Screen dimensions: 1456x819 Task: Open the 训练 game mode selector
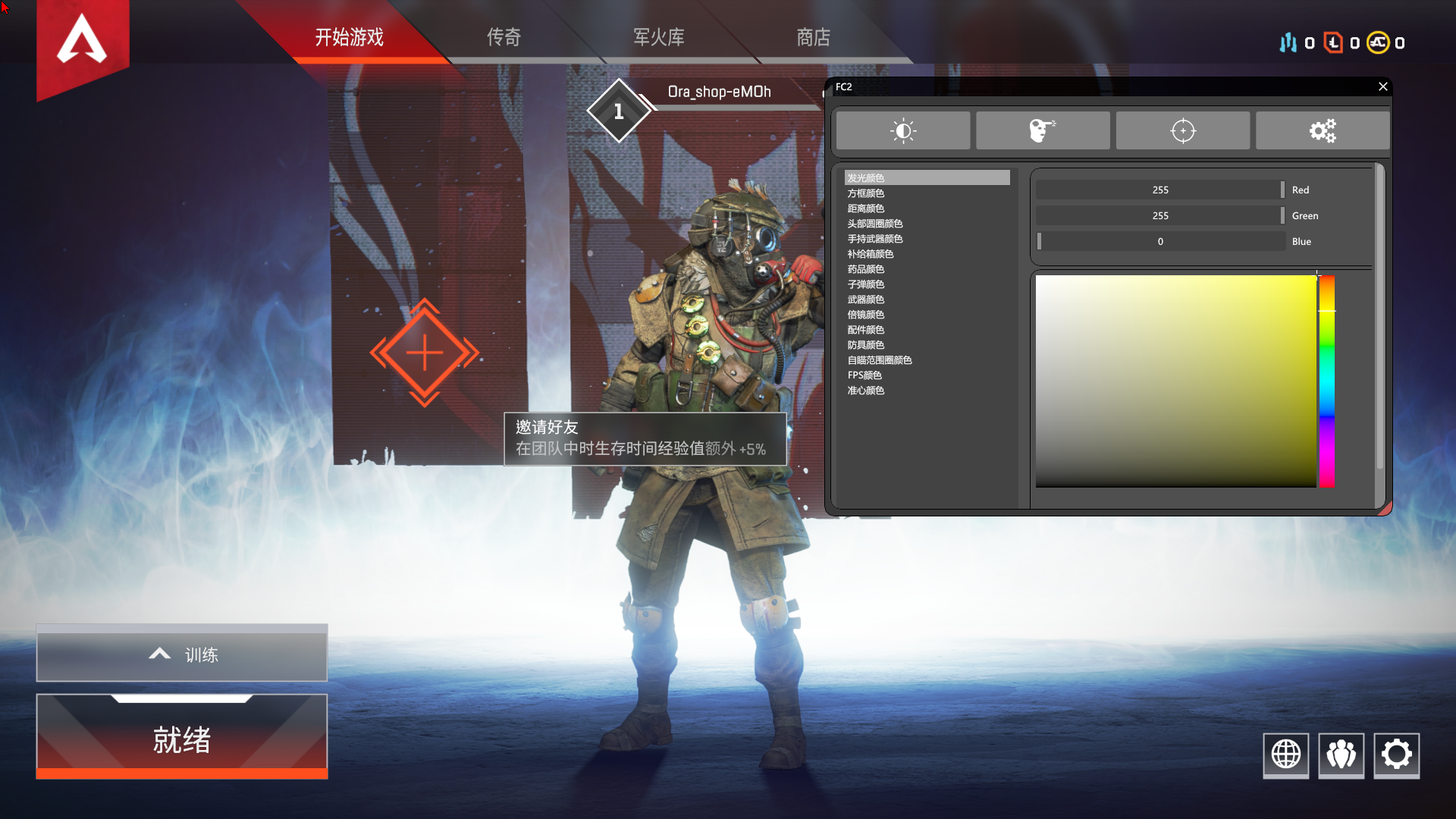click(182, 654)
